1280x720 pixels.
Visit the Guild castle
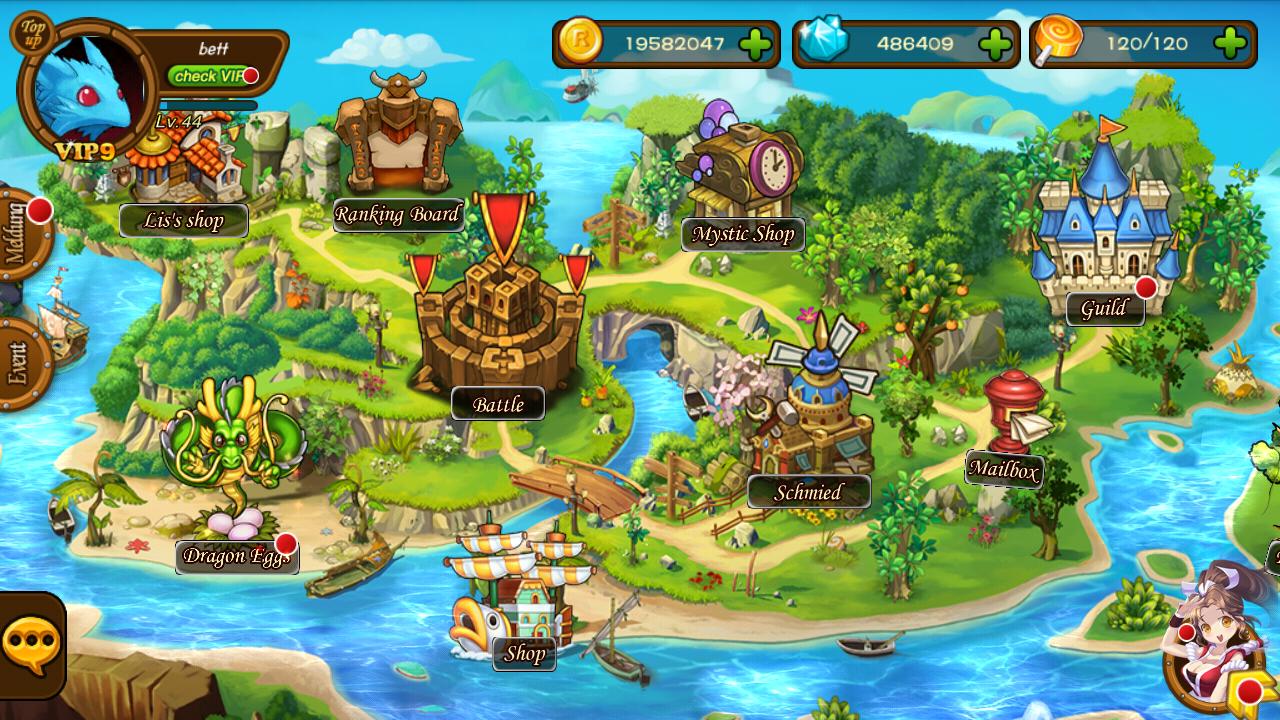1104,309
